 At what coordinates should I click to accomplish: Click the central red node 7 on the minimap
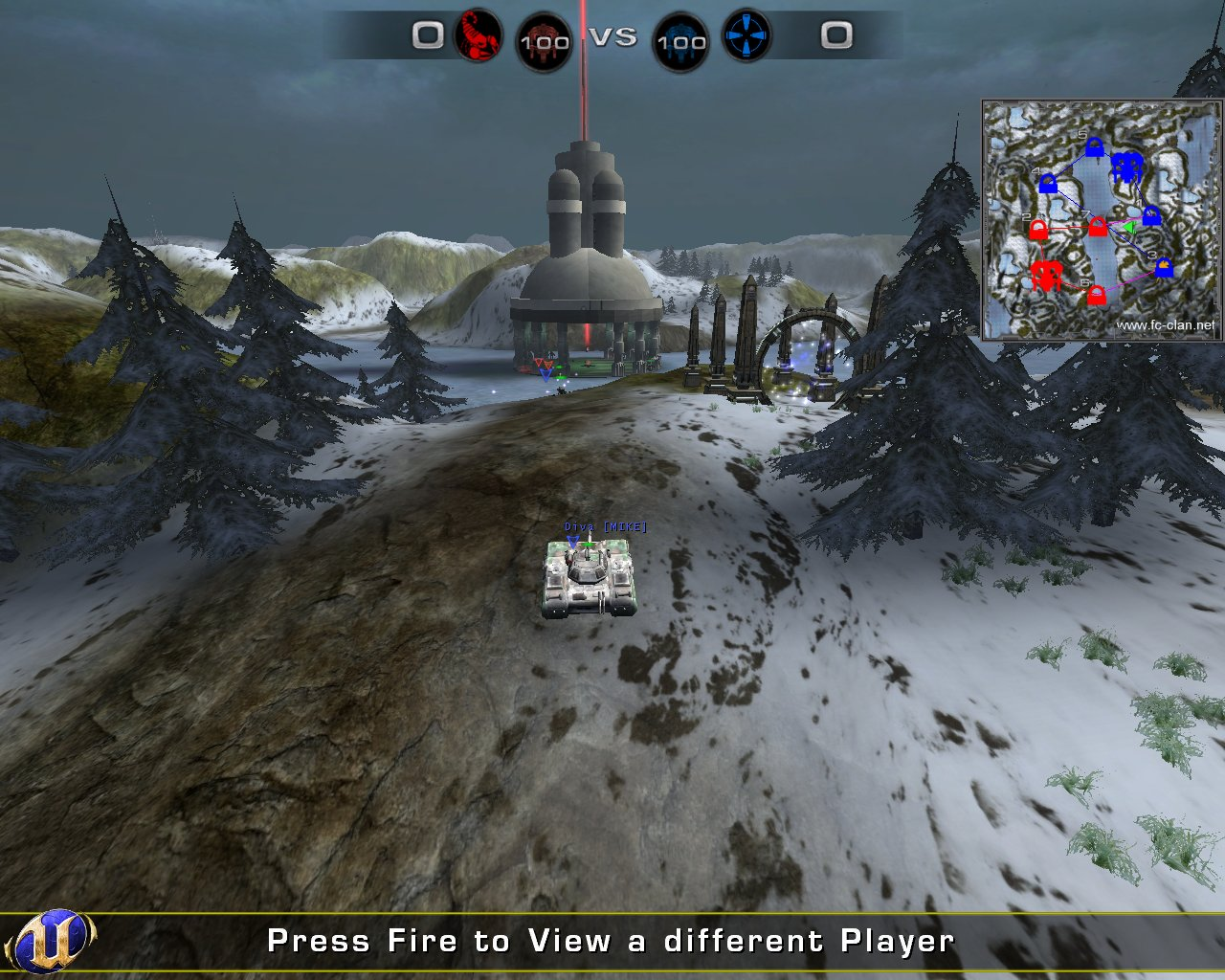pos(1097,226)
